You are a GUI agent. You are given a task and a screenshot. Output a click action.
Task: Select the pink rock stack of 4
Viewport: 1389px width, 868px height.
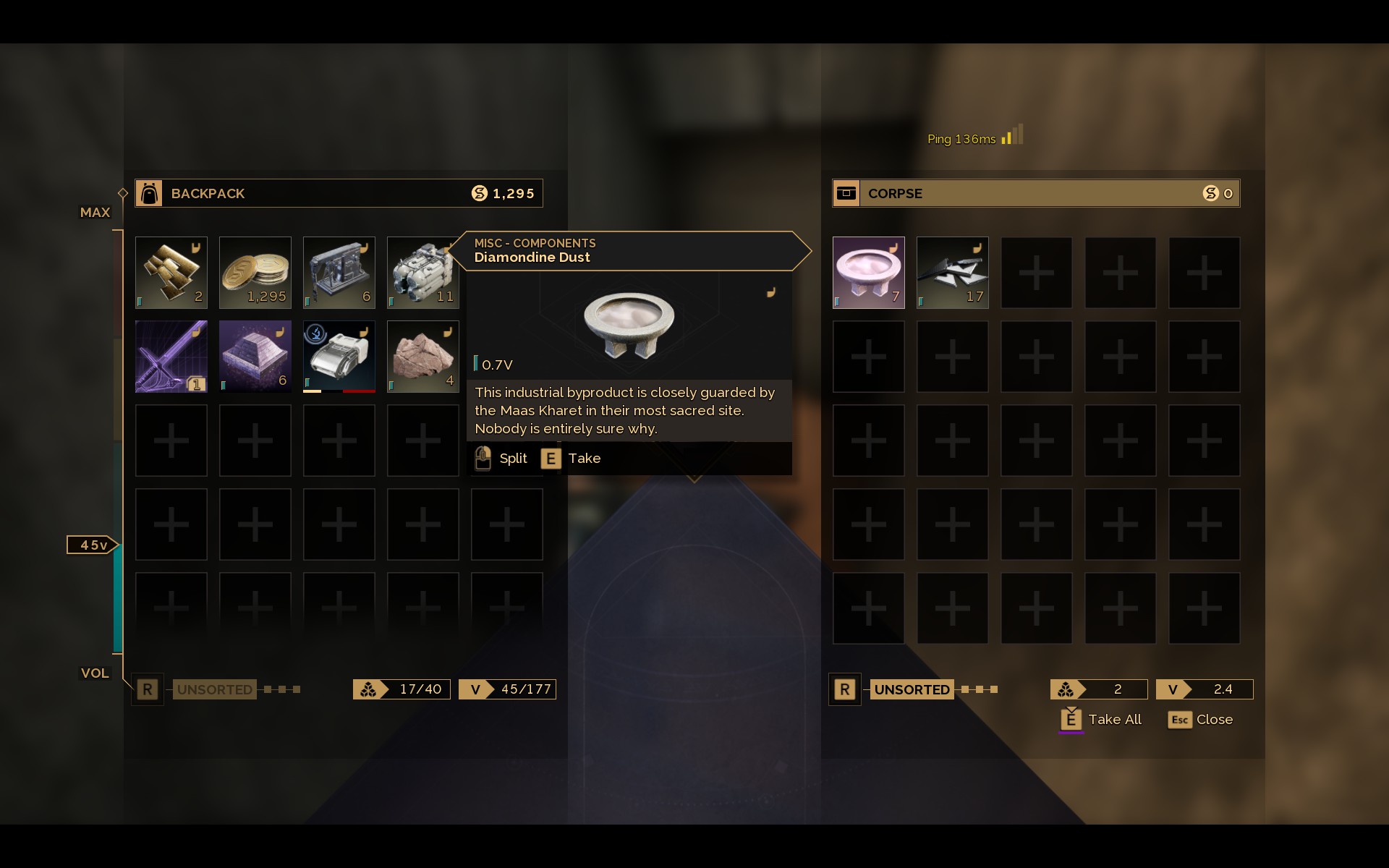(x=422, y=357)
